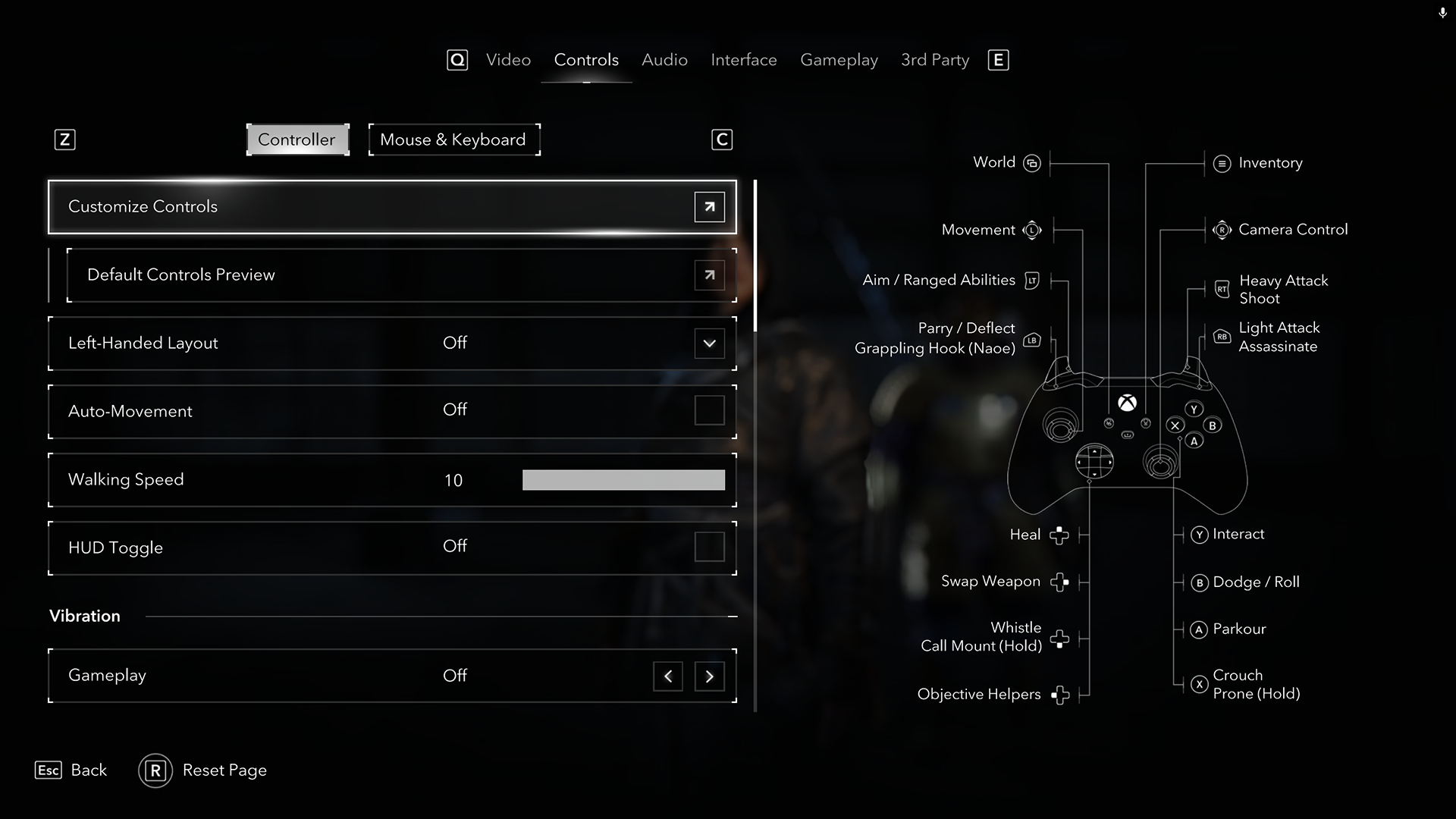
Task: Expand the Left-Handed Layout dropdown
Action: click(x=709, y=344)
